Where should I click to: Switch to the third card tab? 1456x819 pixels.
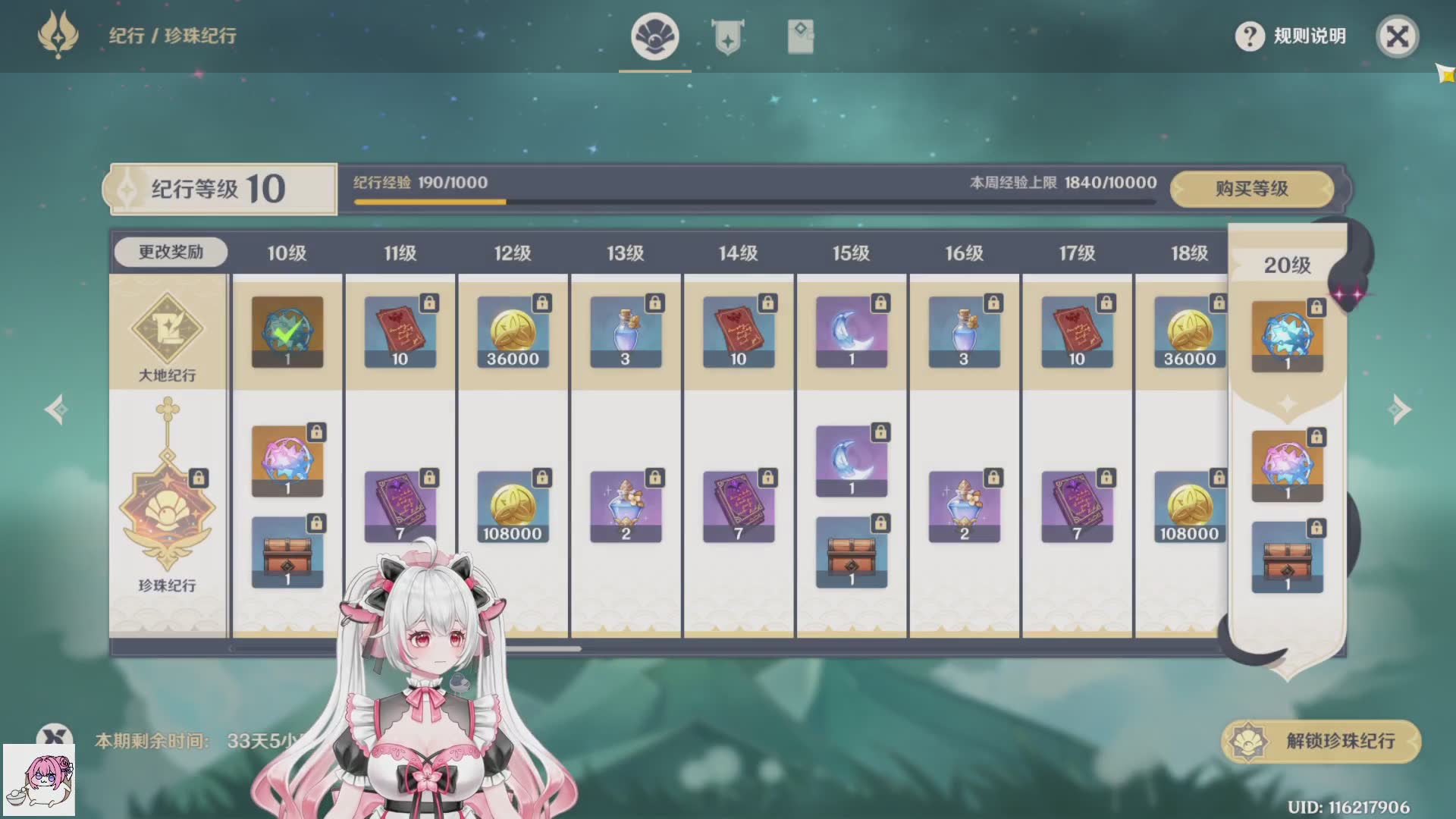[800, 37]
